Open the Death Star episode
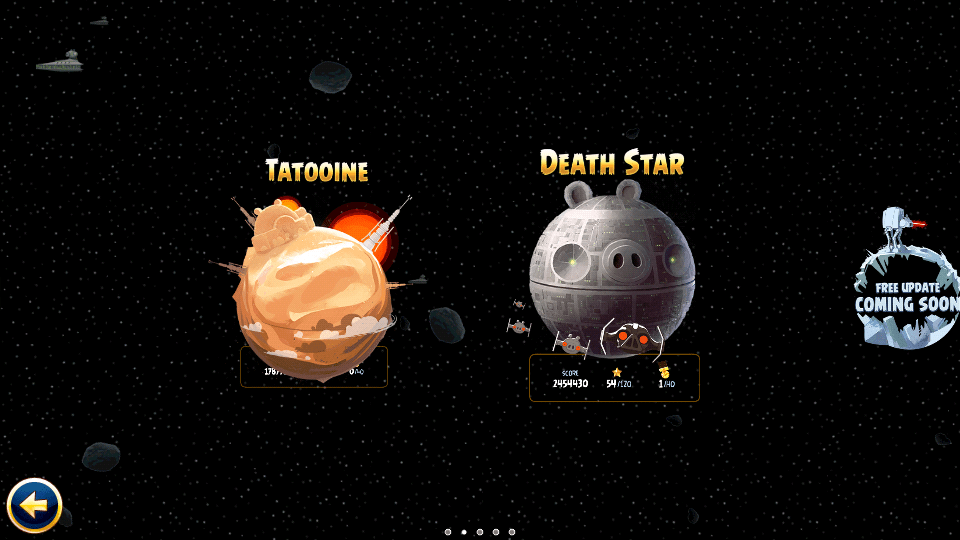This screenshot has height=540, width=960. (x=612, y=270)
